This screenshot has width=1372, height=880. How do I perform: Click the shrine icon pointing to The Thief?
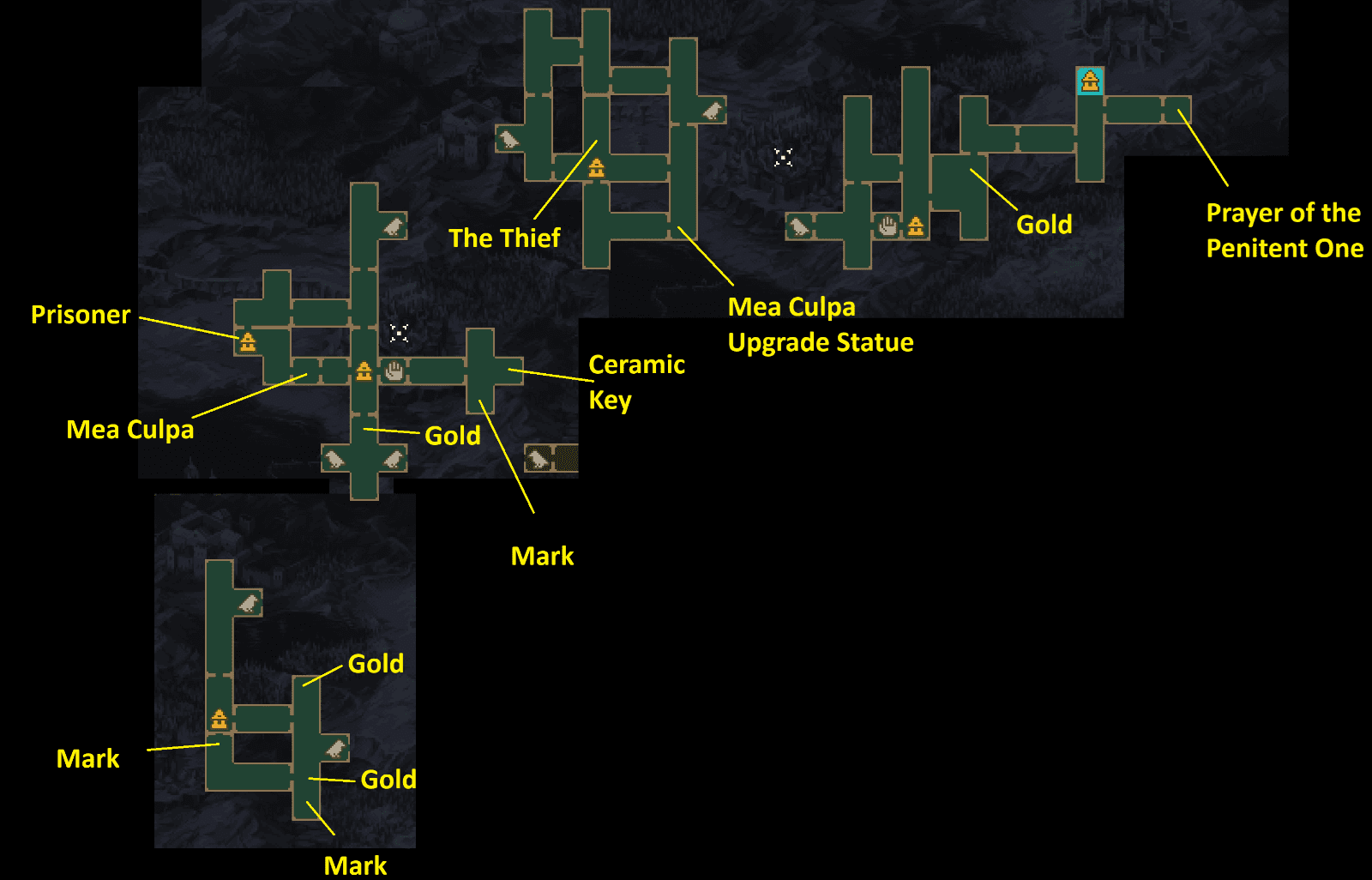coord(596,169)
